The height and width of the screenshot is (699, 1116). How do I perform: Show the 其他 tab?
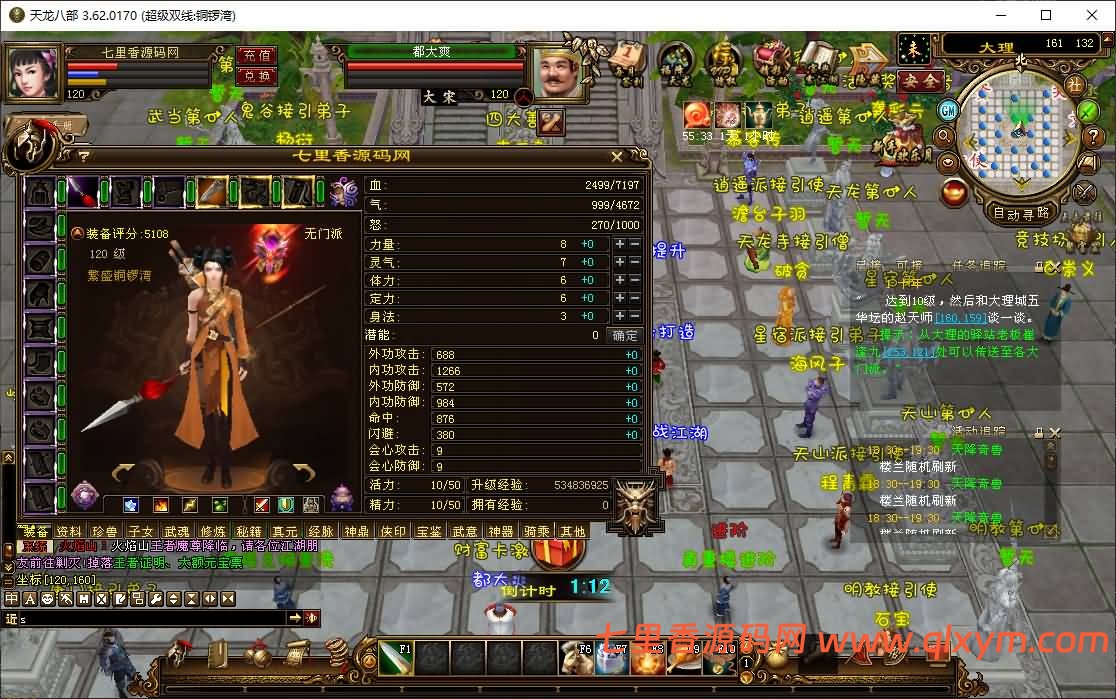pos(573,532)
